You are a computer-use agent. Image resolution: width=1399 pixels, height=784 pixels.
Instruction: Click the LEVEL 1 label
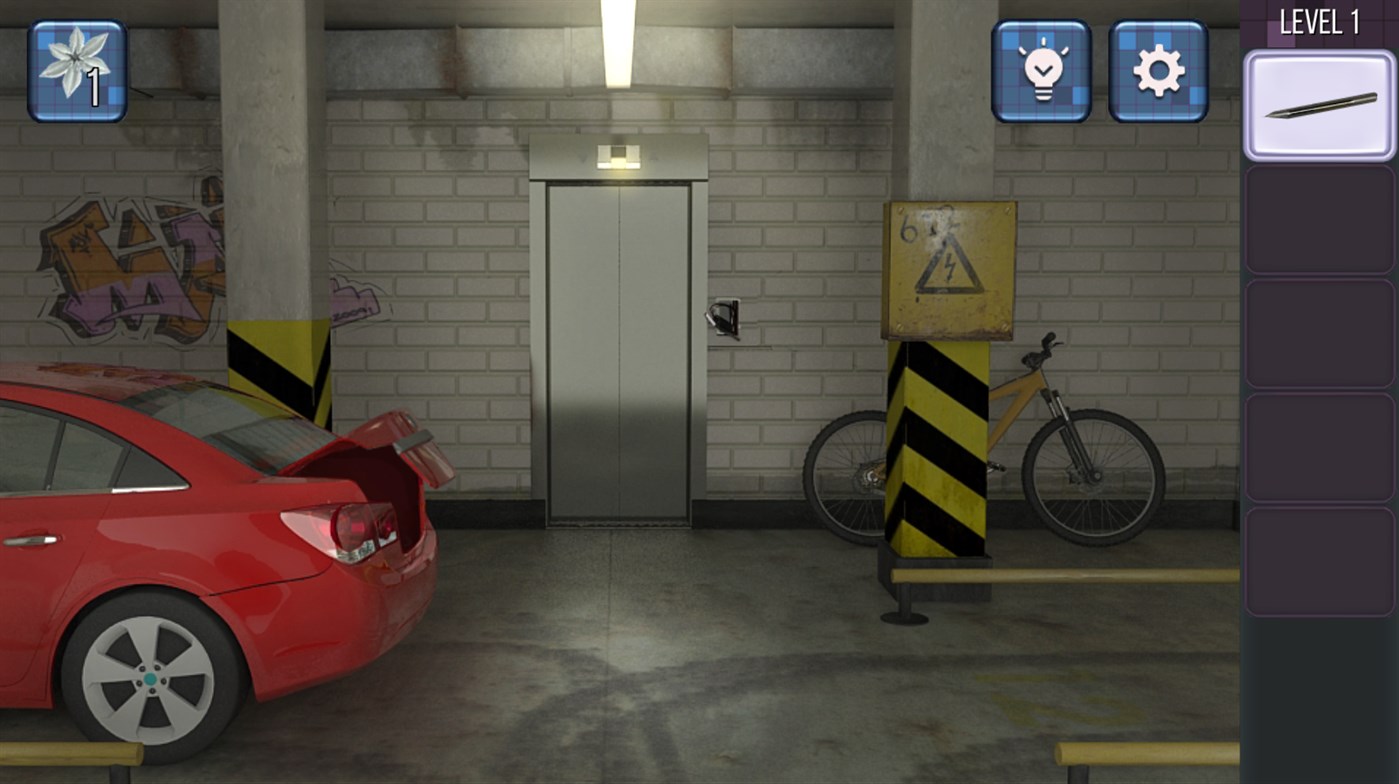1318,22
